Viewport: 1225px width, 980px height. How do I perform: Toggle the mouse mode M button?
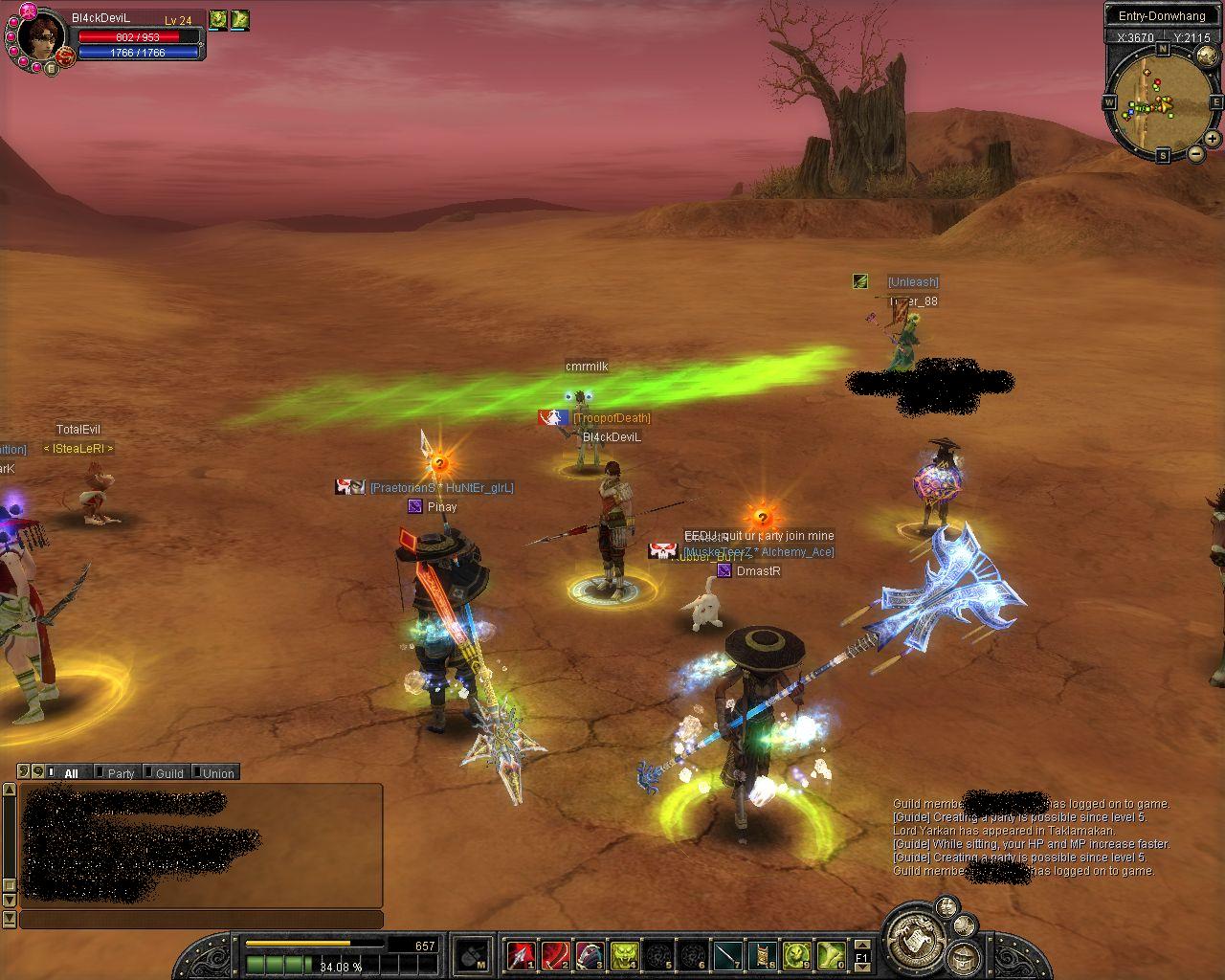(x=473, y=955)
